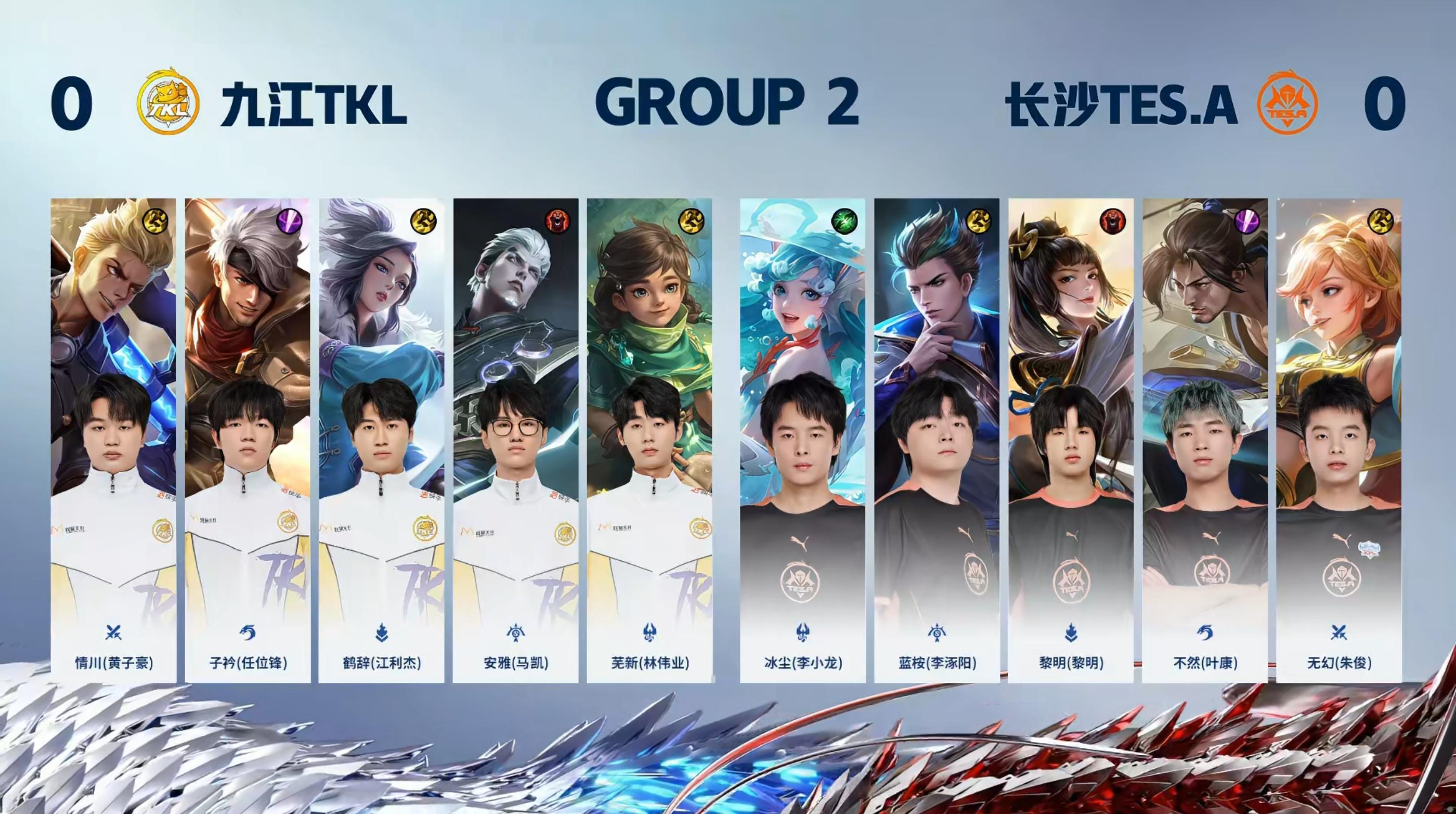Click the 长沙TES.A team logo
Image resolution: width=1456 pixels, height=814 pixels.
(x=1287, y=102)
